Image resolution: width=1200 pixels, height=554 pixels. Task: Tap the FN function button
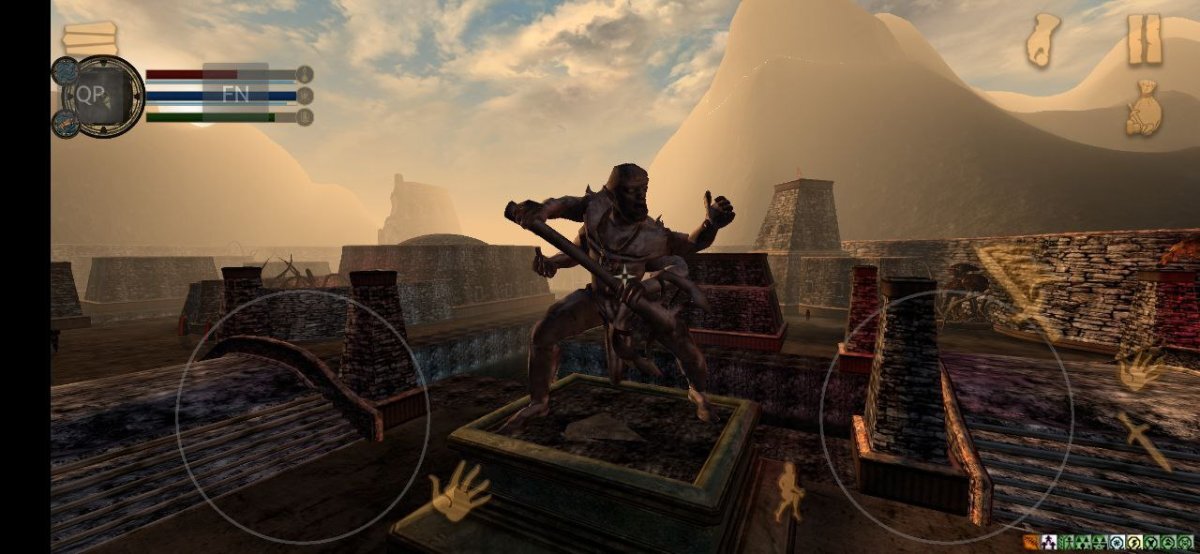pyautogui.click(x=236, y=94)
